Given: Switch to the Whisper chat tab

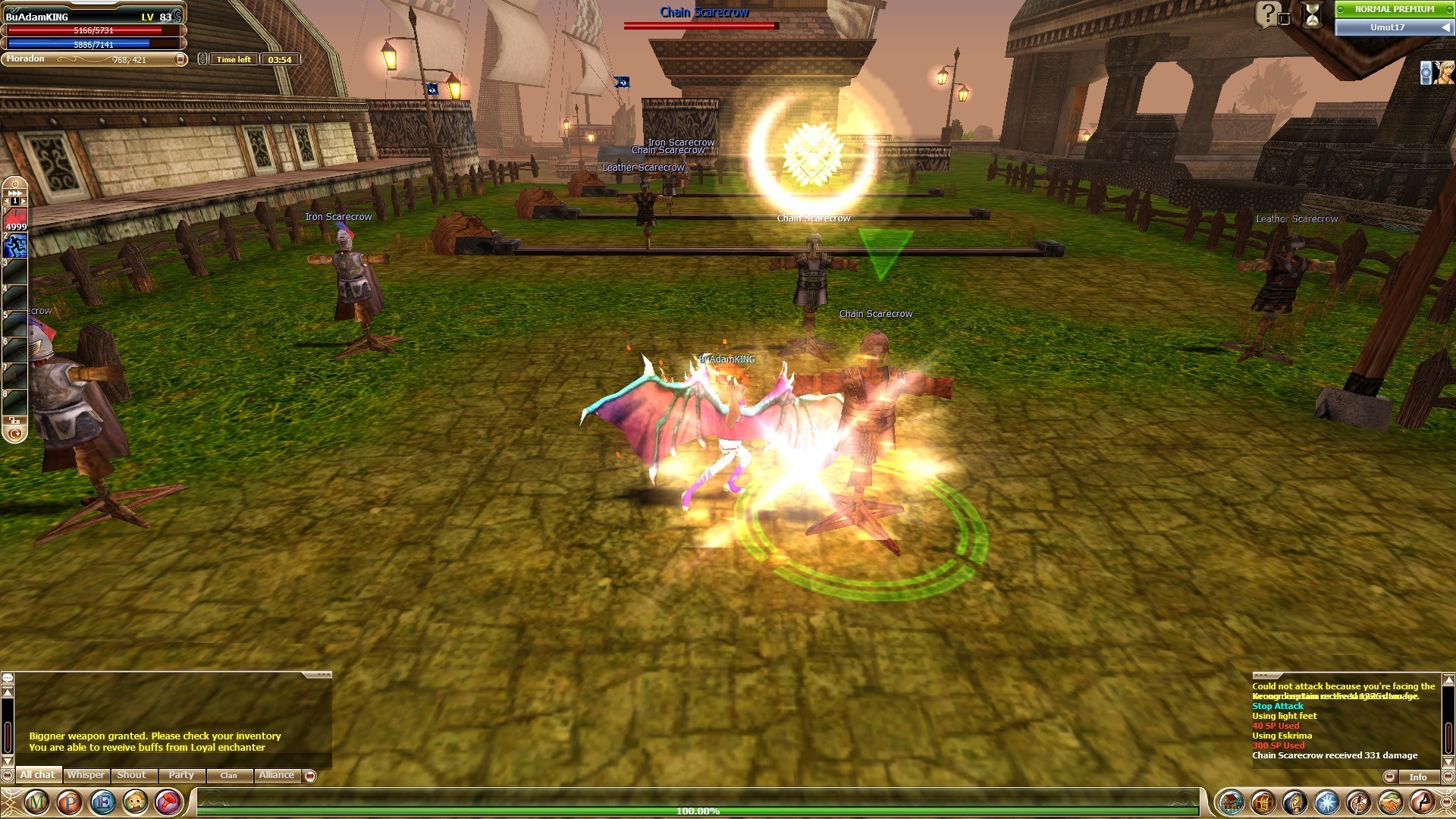Looking at the screenshot, I should pos(86,775).
